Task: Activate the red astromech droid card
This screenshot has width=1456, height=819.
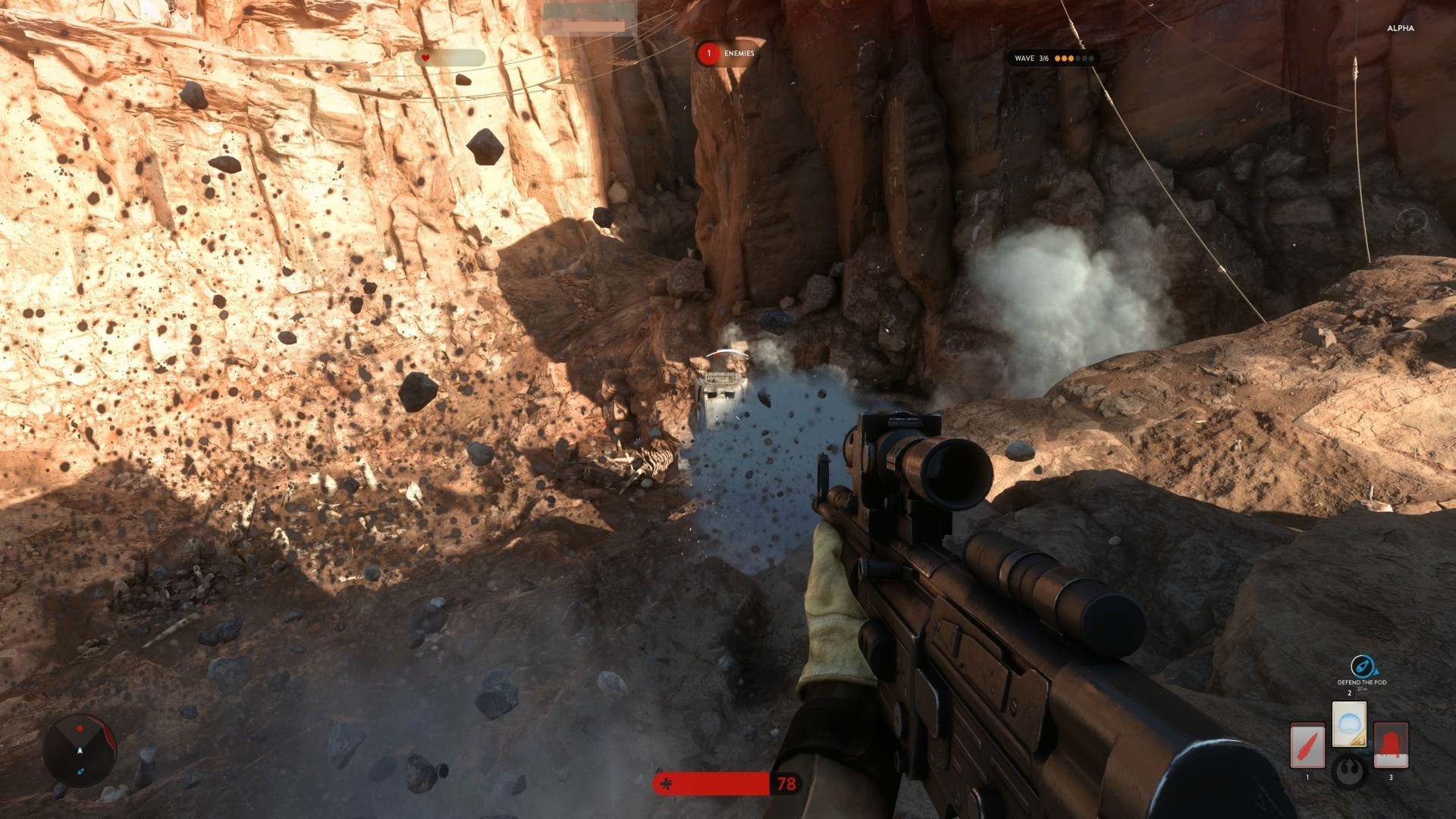Action: click(1391, 745)
